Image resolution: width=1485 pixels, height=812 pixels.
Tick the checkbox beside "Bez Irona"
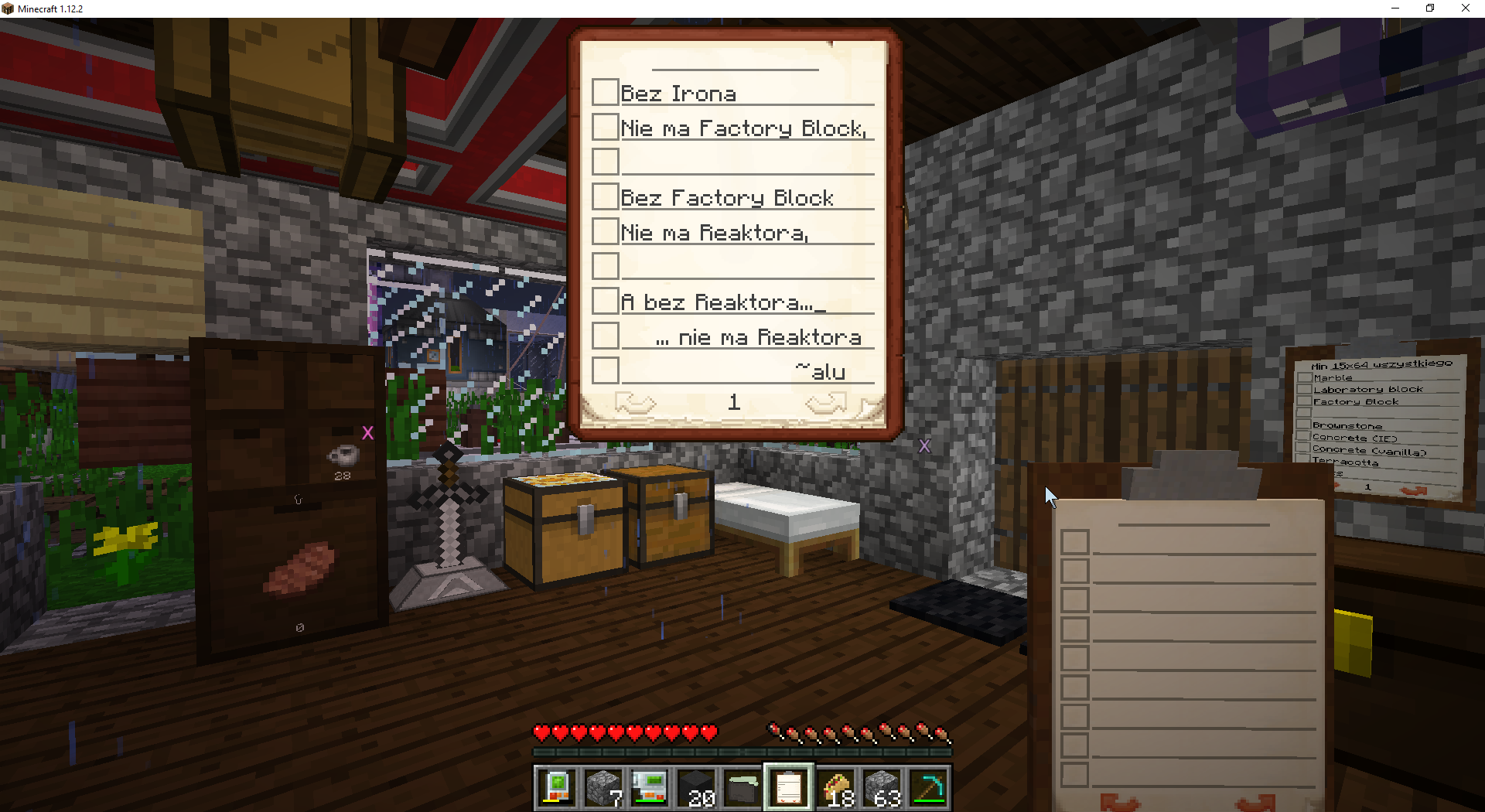[605, 92]
